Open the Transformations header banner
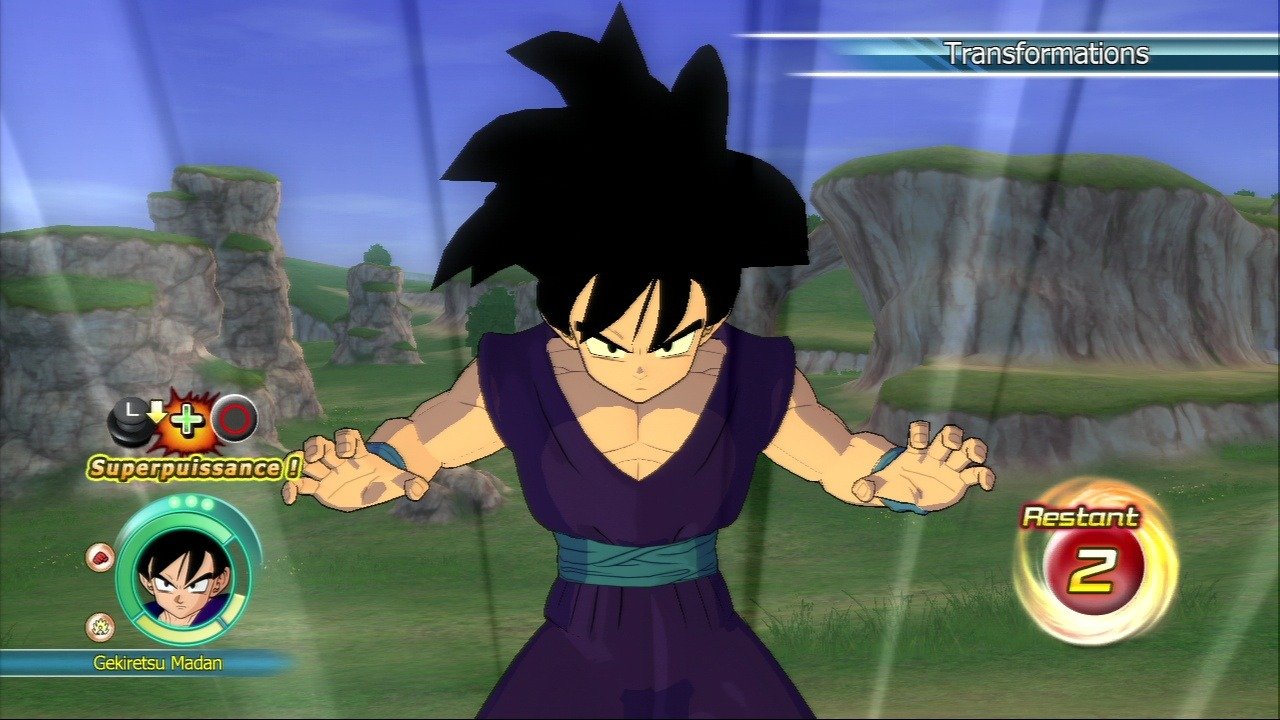 tap(1046, 54)
